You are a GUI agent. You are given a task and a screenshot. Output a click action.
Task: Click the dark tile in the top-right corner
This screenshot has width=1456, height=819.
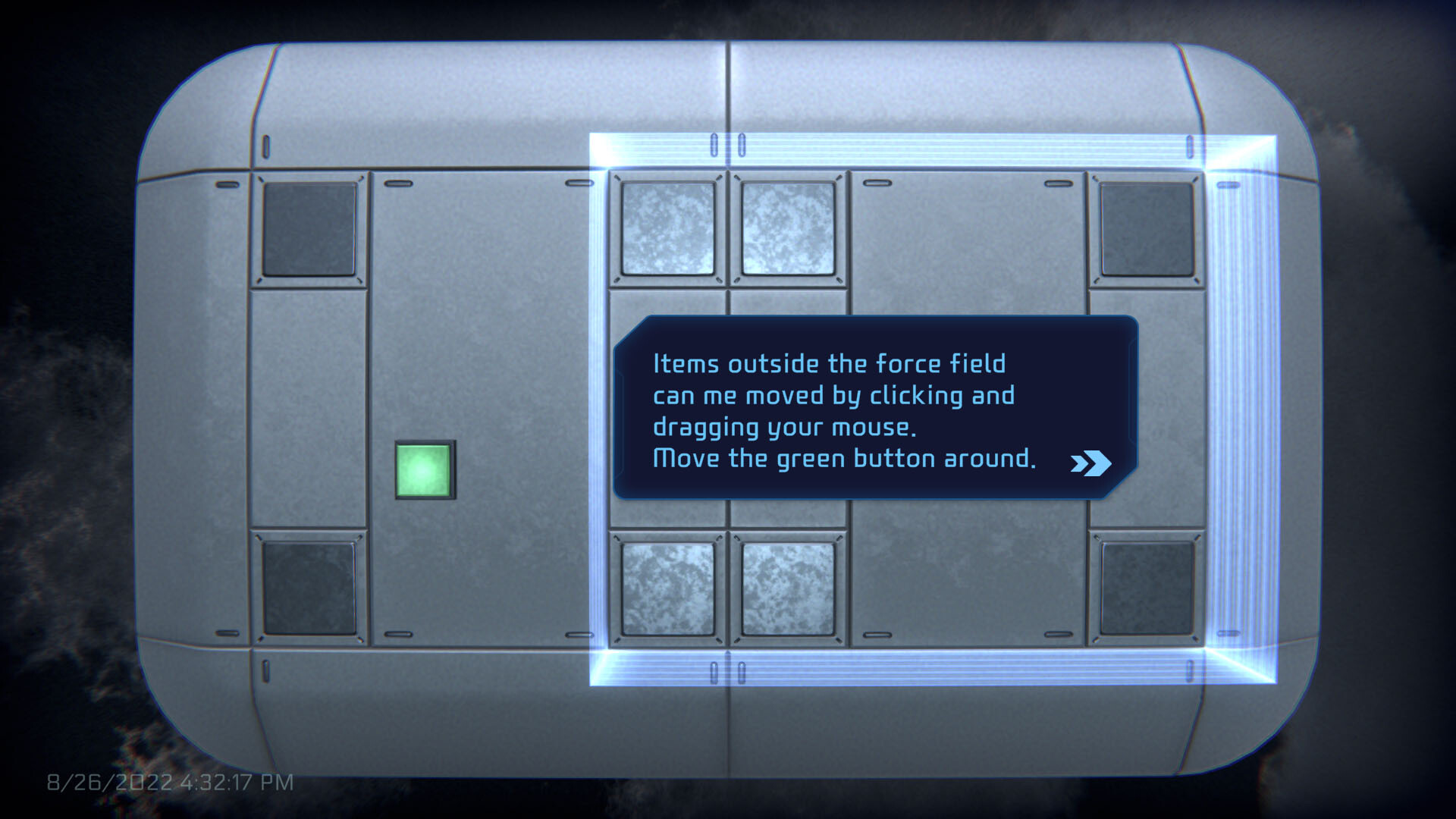pos(1147,227)
